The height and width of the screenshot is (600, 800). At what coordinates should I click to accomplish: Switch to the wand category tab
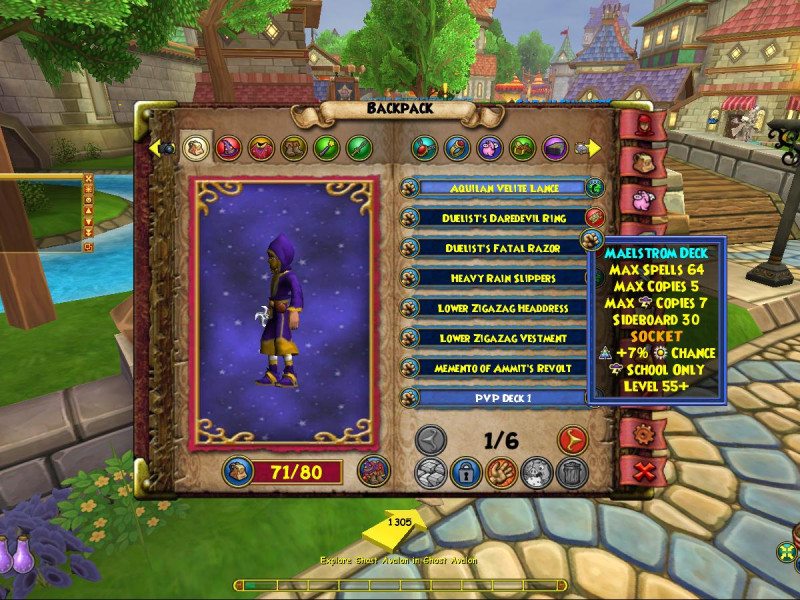[327, 149]
